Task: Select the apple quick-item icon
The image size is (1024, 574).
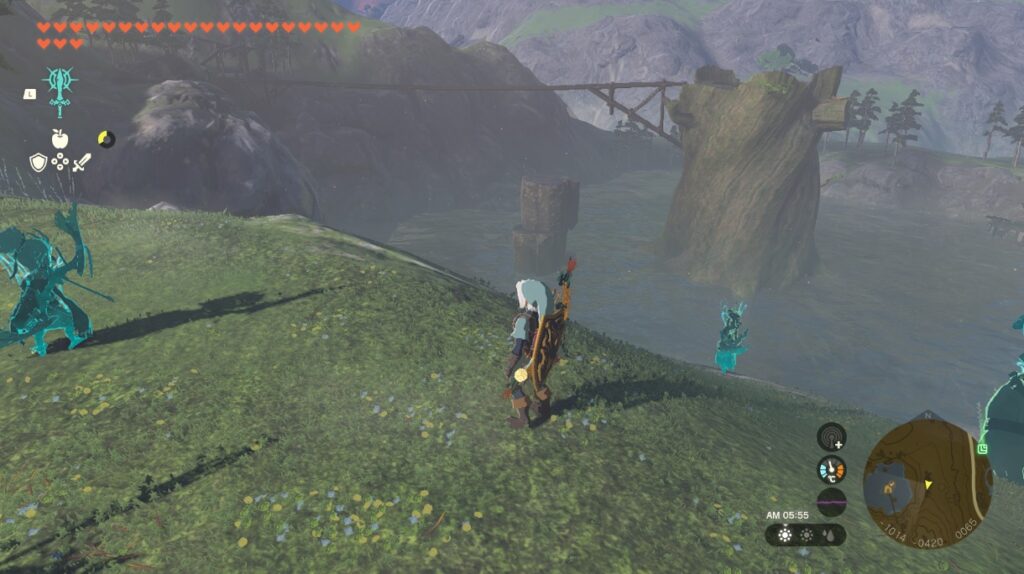Action: [60, 139]
